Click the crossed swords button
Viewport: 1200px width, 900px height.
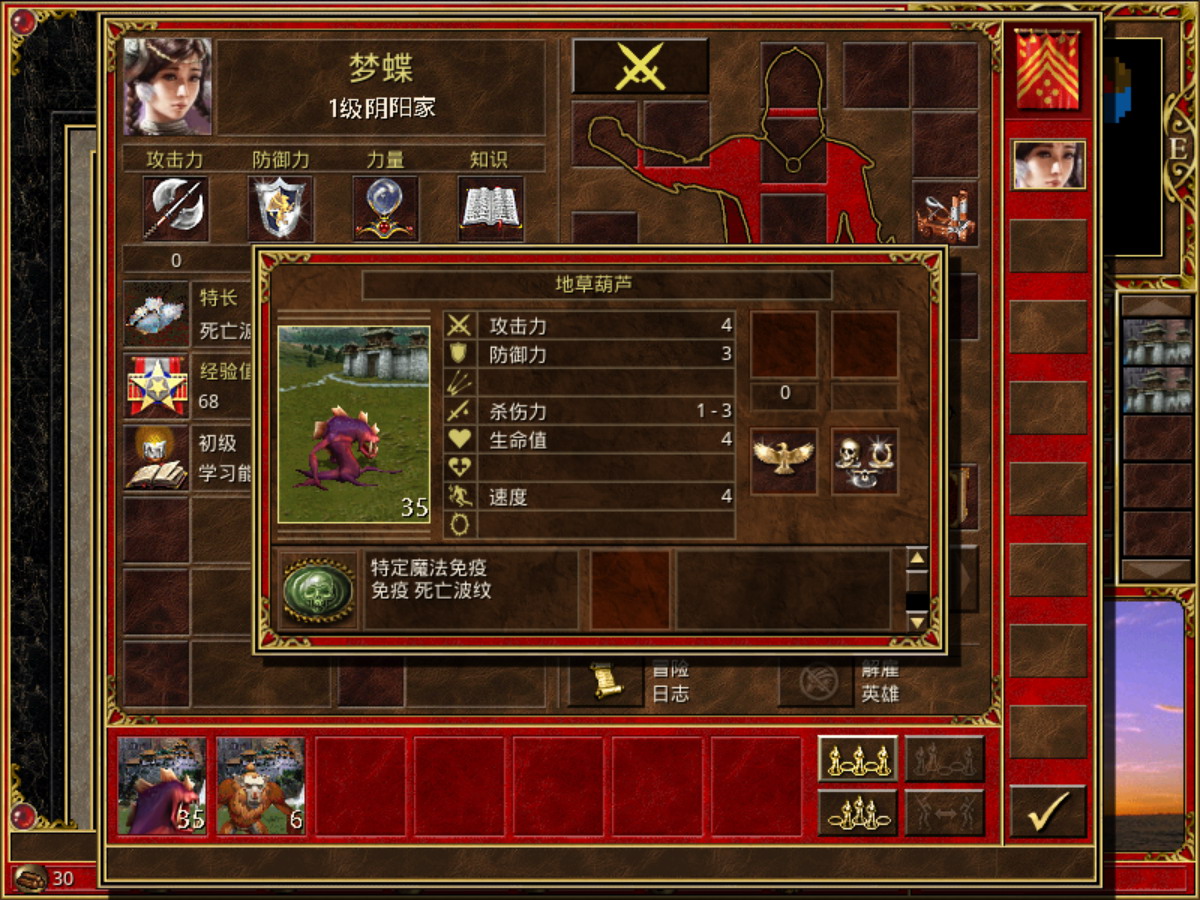(x=640, y=67)
